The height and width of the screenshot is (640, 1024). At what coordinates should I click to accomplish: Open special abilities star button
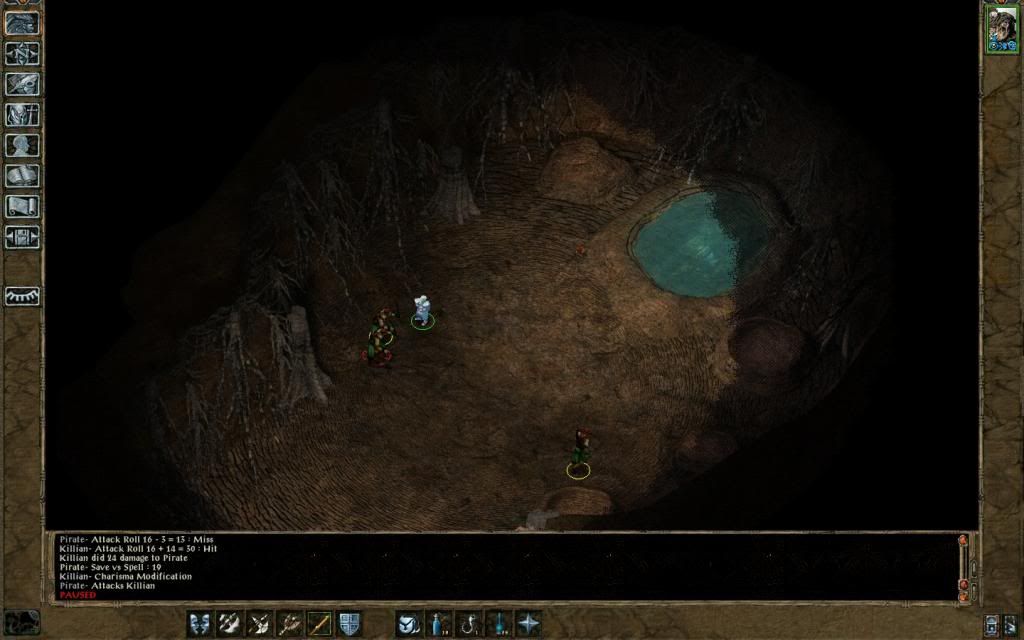click(527, 622)
